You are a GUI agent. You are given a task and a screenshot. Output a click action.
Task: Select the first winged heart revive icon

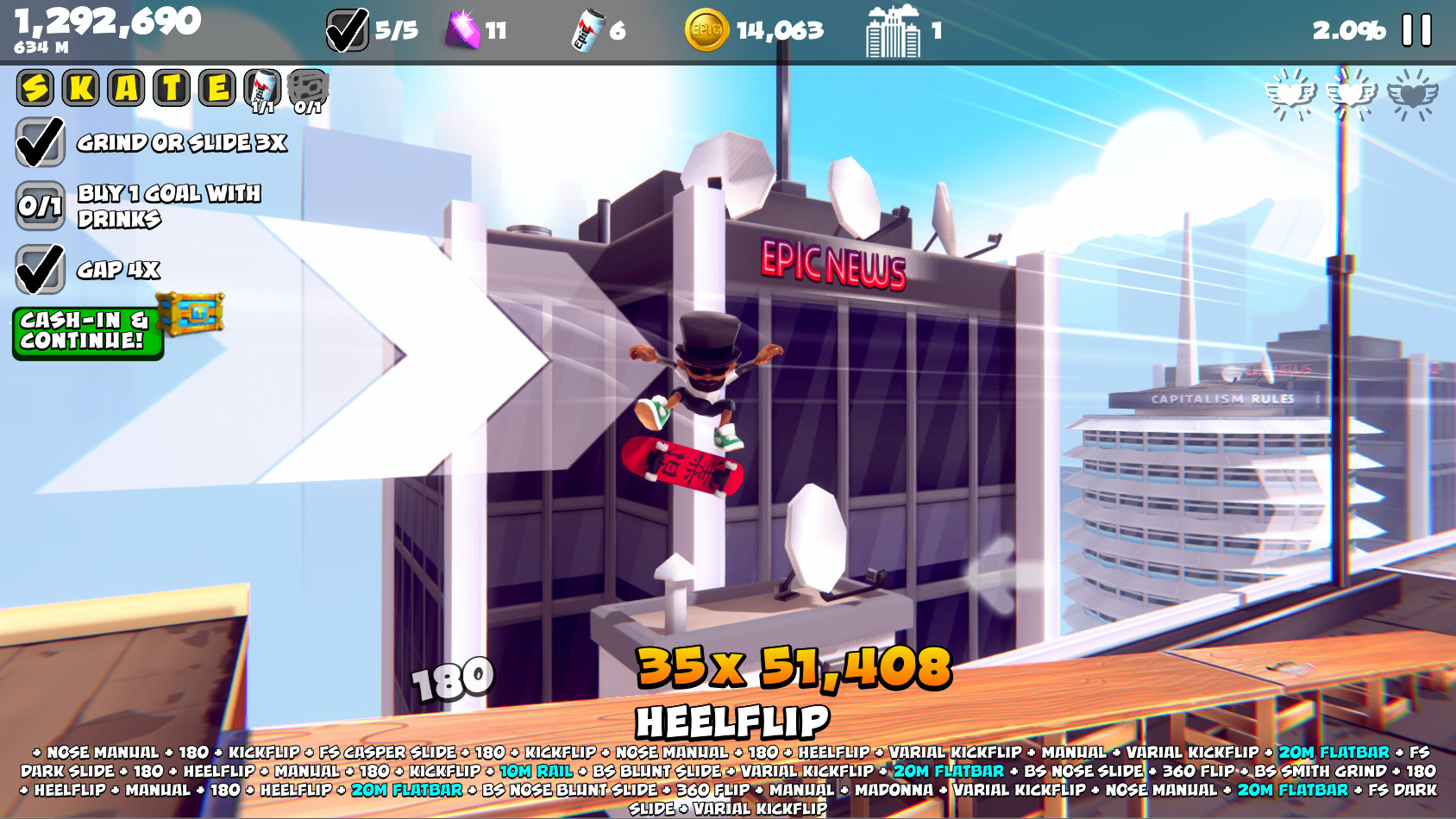point(1291,93)
